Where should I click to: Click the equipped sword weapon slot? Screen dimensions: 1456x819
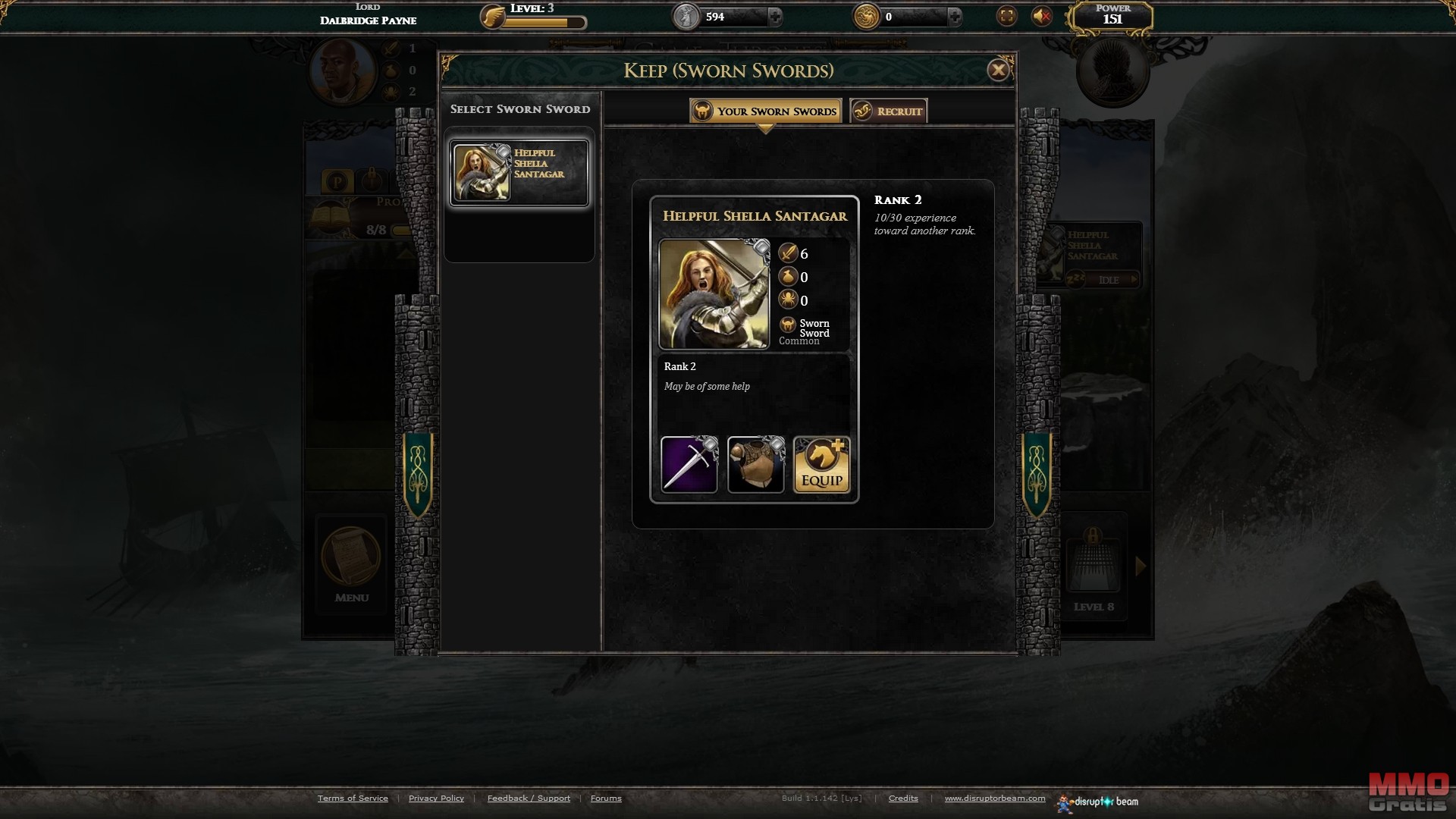(689, 465)
